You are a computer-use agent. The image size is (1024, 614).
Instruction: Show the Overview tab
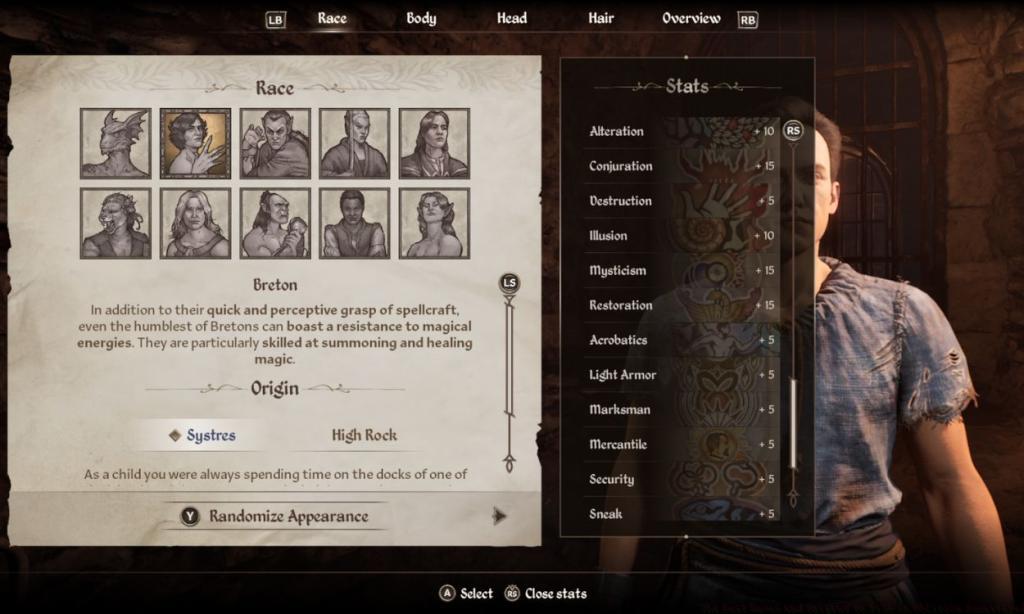point(691,18)
